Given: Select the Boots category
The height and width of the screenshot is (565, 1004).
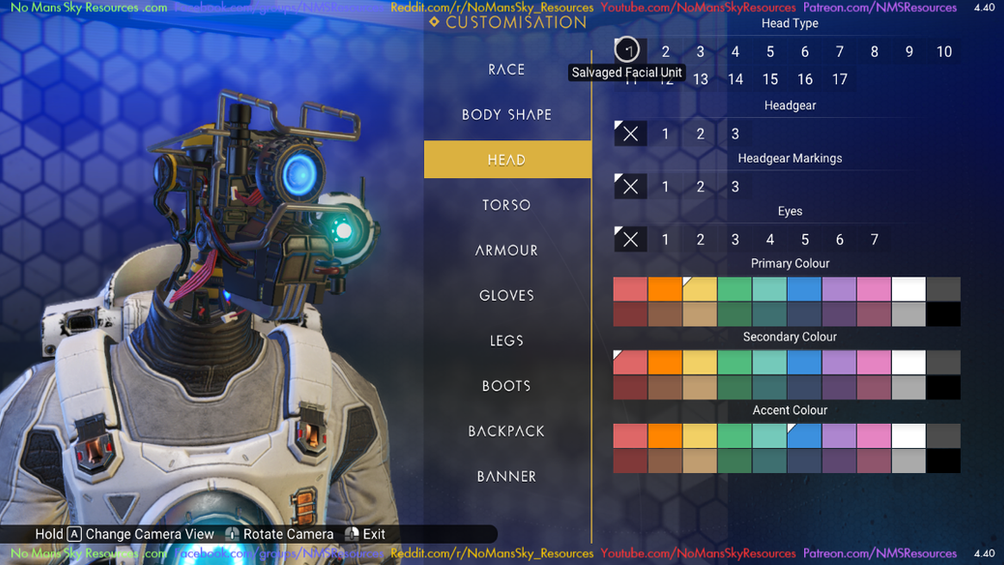Looking at the screenshot, I should click(x=507, y=386).
